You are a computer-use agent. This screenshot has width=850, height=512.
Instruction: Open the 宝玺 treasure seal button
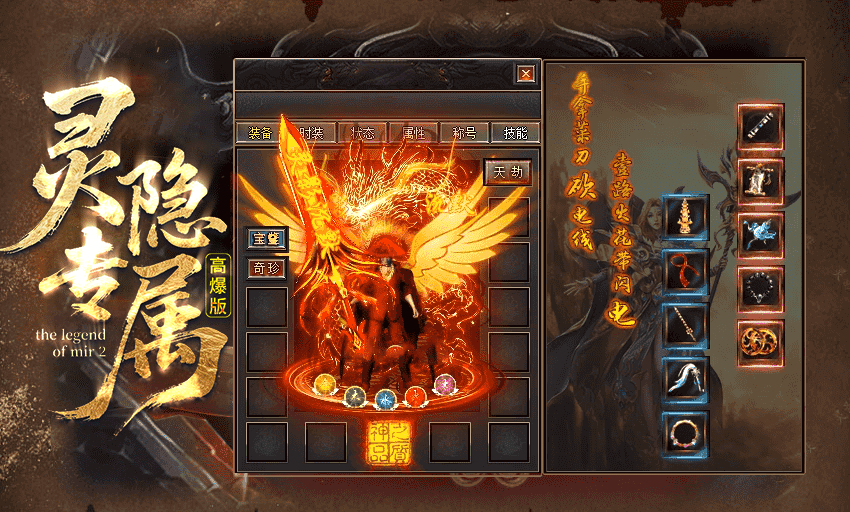click(x=267, y=239)
